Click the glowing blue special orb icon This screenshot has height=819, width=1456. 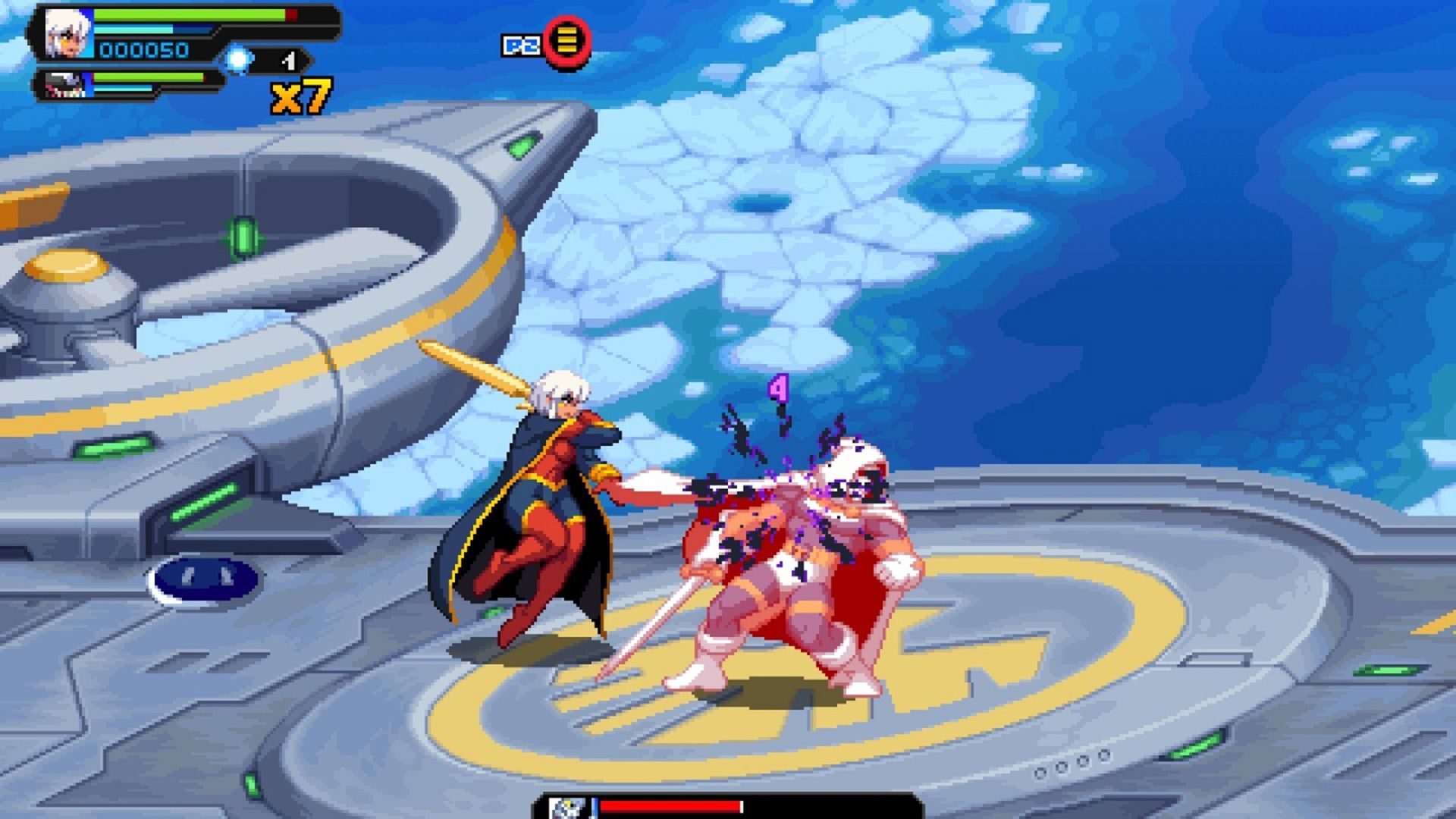[238, 59]
